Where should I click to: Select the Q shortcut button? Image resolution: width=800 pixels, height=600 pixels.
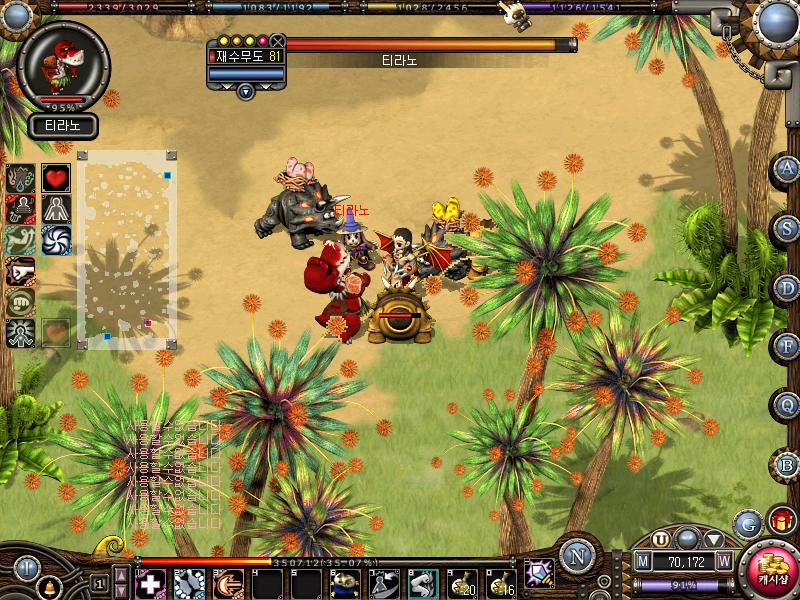click(787, 405)
